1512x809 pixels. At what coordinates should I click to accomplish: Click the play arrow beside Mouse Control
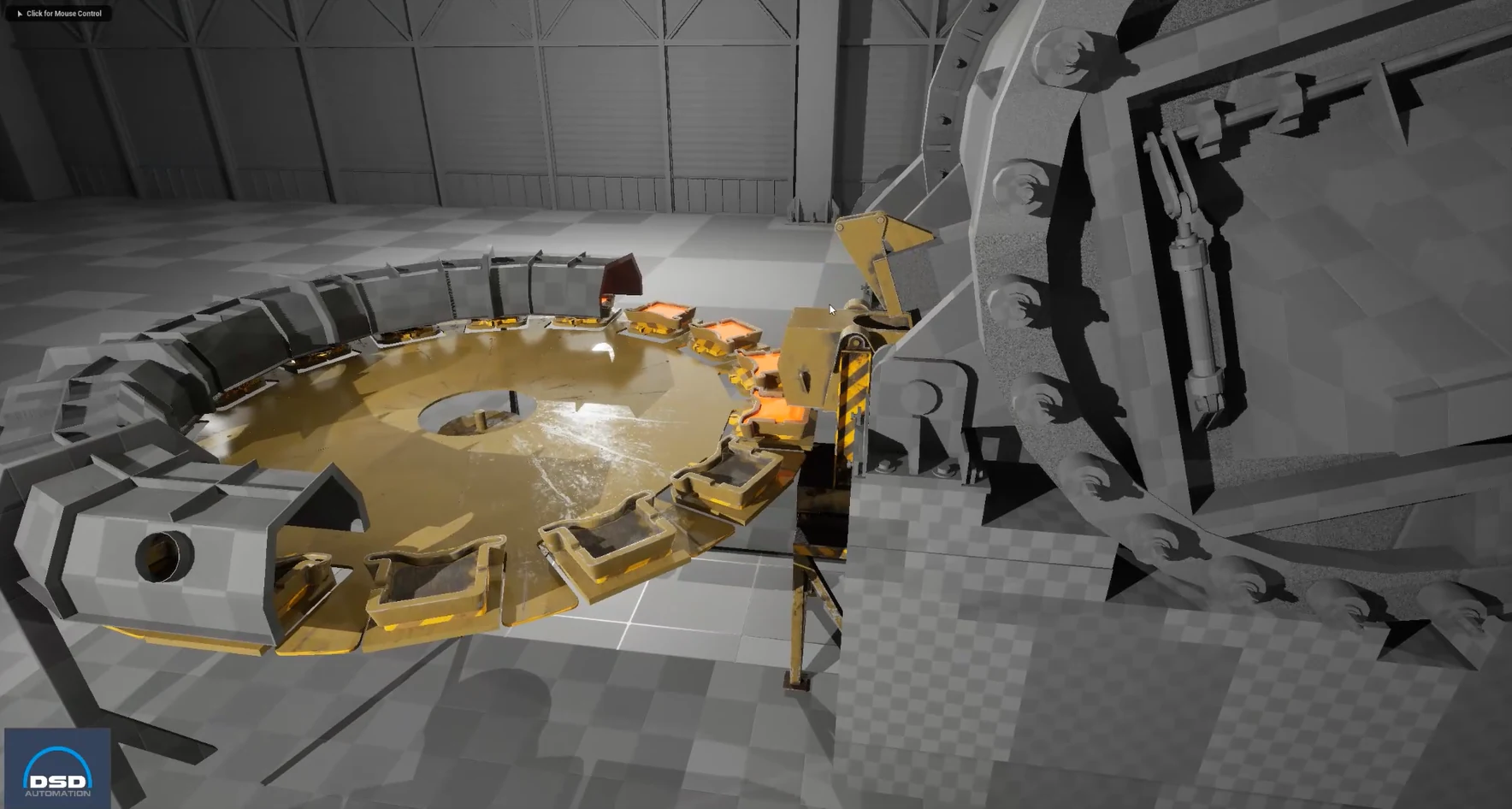coord(19,13)
